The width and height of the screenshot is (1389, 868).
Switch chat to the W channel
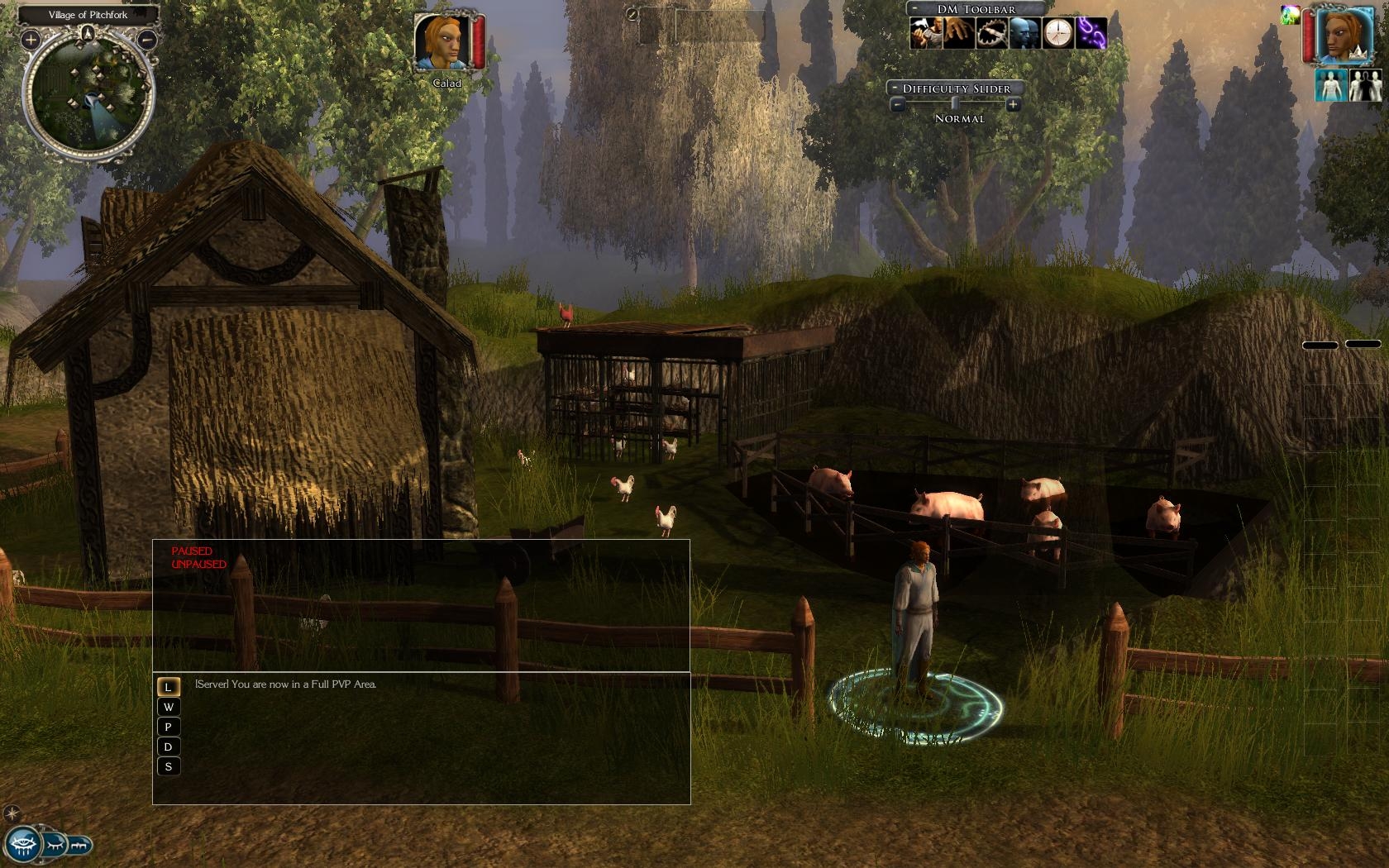coord(168,707)
